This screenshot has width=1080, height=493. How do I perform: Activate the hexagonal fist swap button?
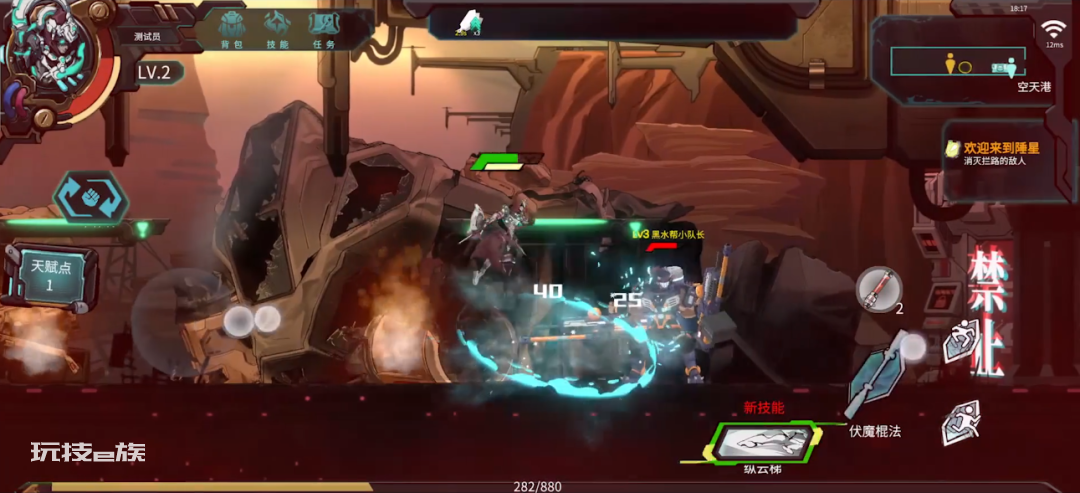coord(91,196)
